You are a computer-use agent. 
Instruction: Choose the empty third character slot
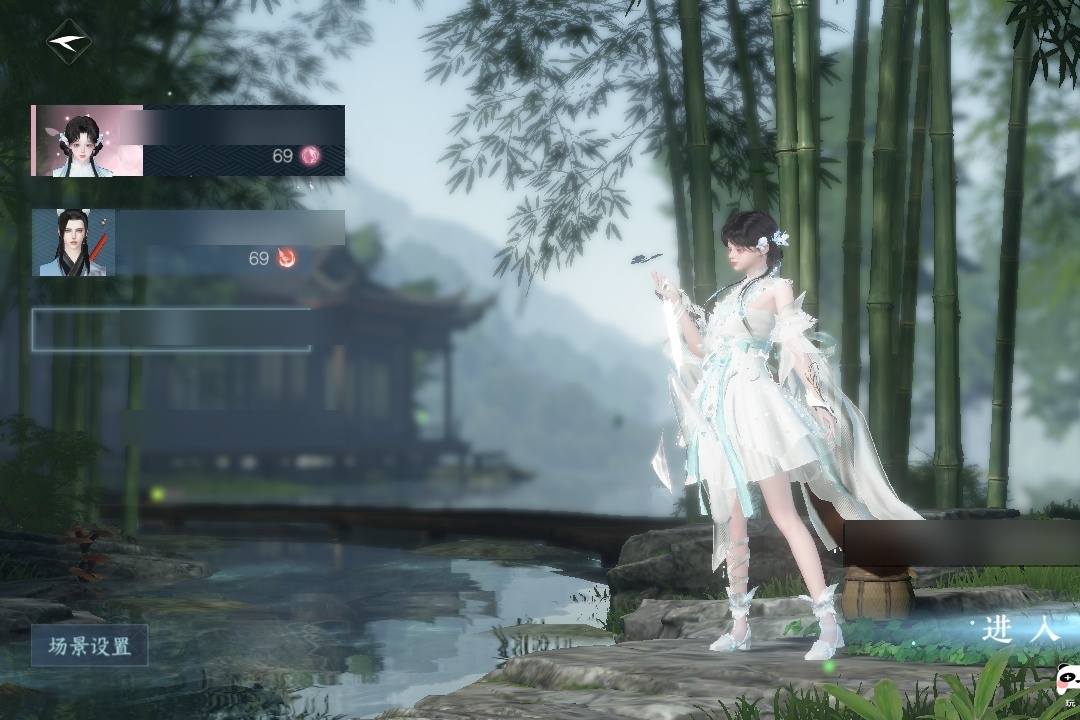[x=172, y=329]
